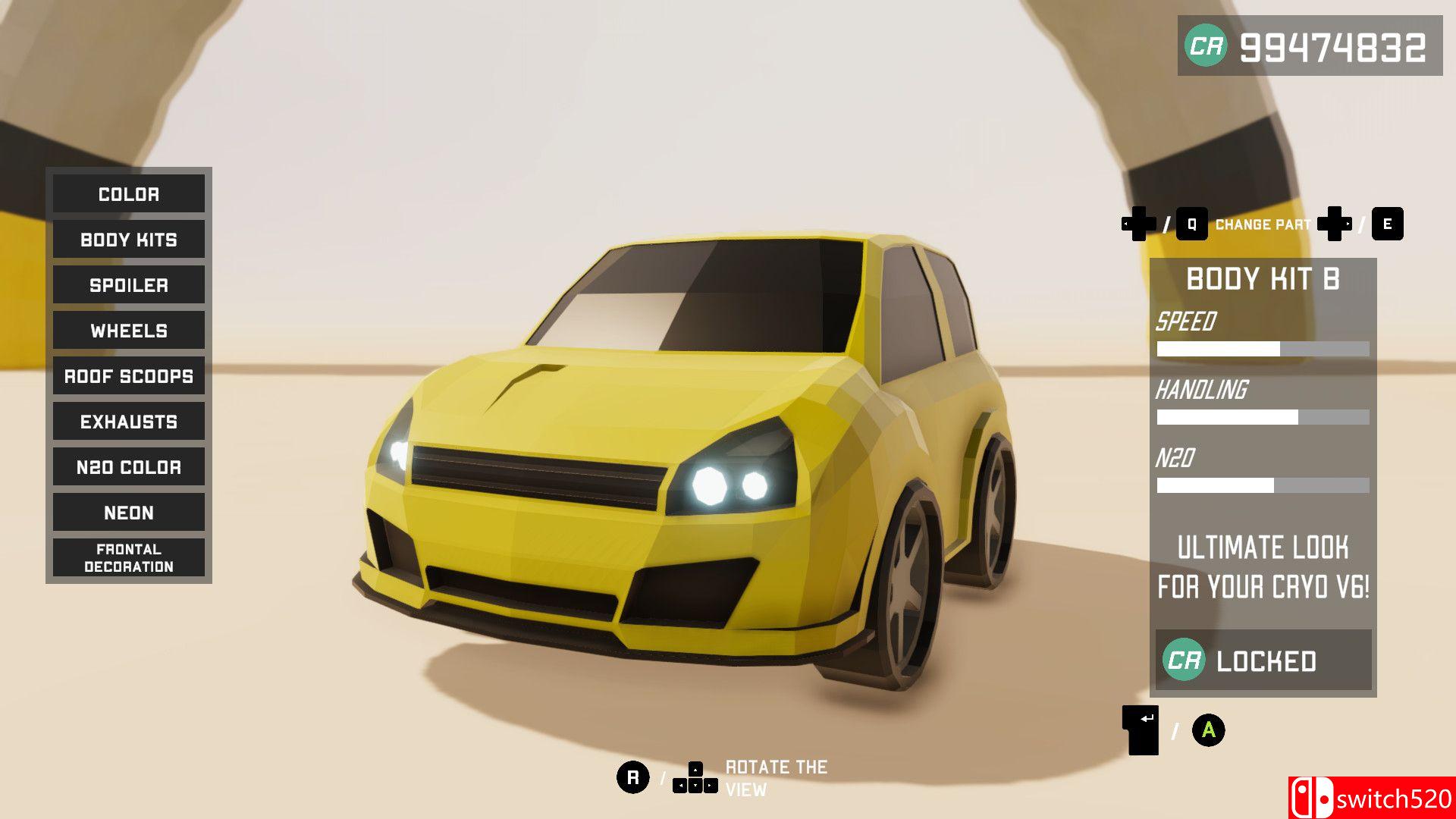Screen dimensions: 1456x819
Task: Open the Color customization category
Action: (x=129, y=194)
